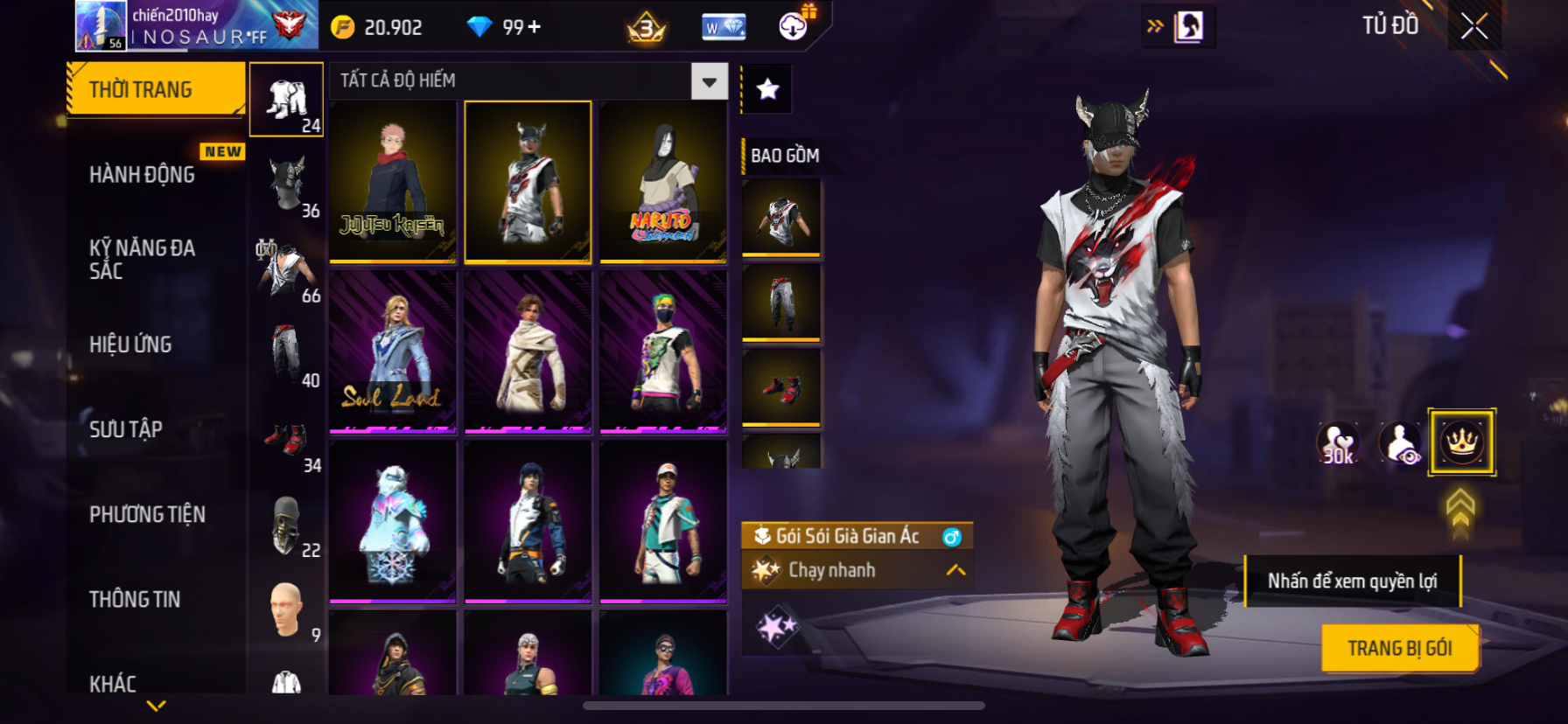Select the Hiệu Ứng tab

pos(131,345)
